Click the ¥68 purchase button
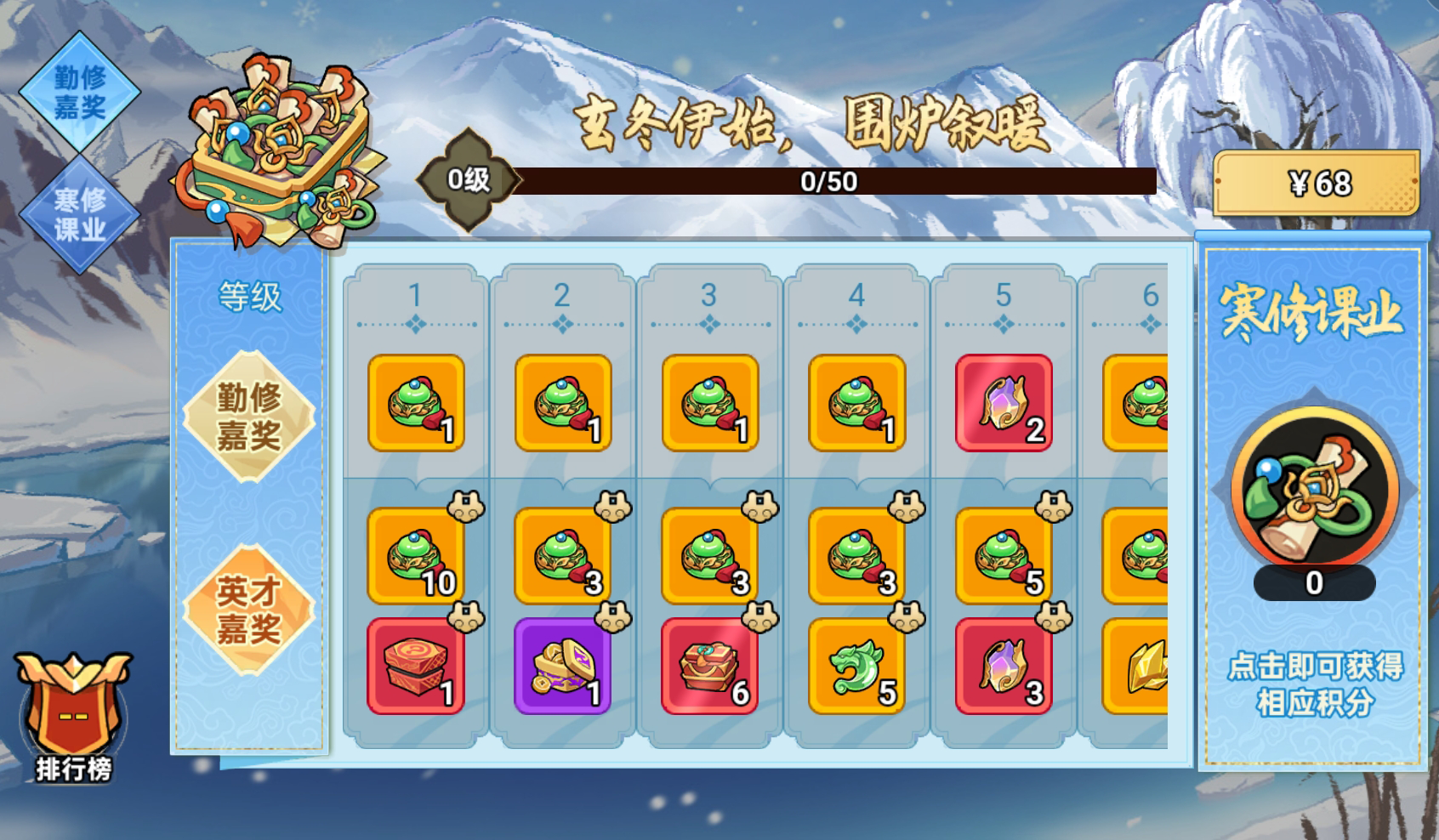Viewport: 1439px width, 840px height. [x=1316, y=183]
